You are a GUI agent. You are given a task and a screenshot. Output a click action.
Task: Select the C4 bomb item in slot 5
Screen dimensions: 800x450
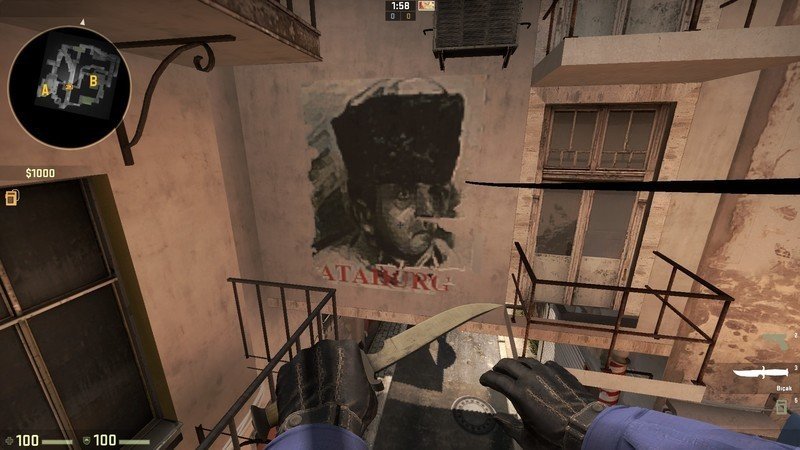[x=780, y=405]
